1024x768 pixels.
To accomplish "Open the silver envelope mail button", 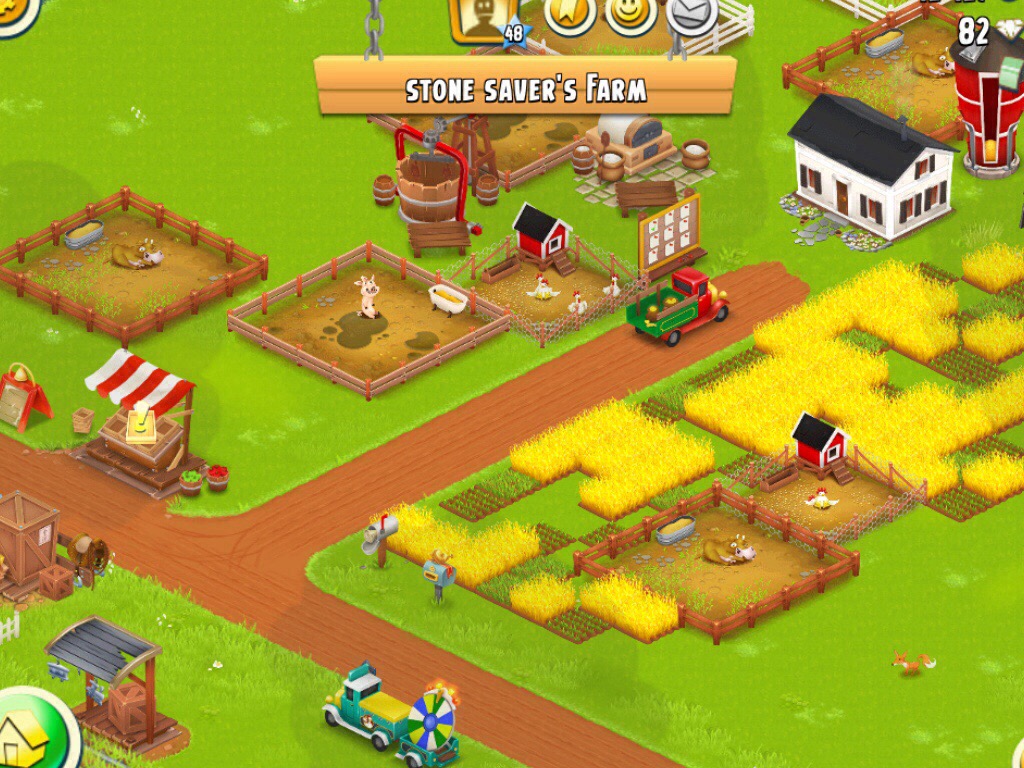I will point(692,11).
